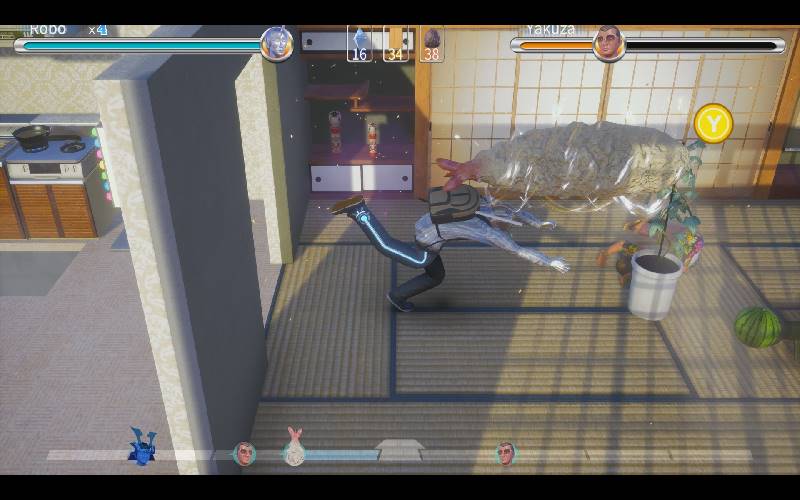Select the orange item slot showing 34

(x=396, y=45)
